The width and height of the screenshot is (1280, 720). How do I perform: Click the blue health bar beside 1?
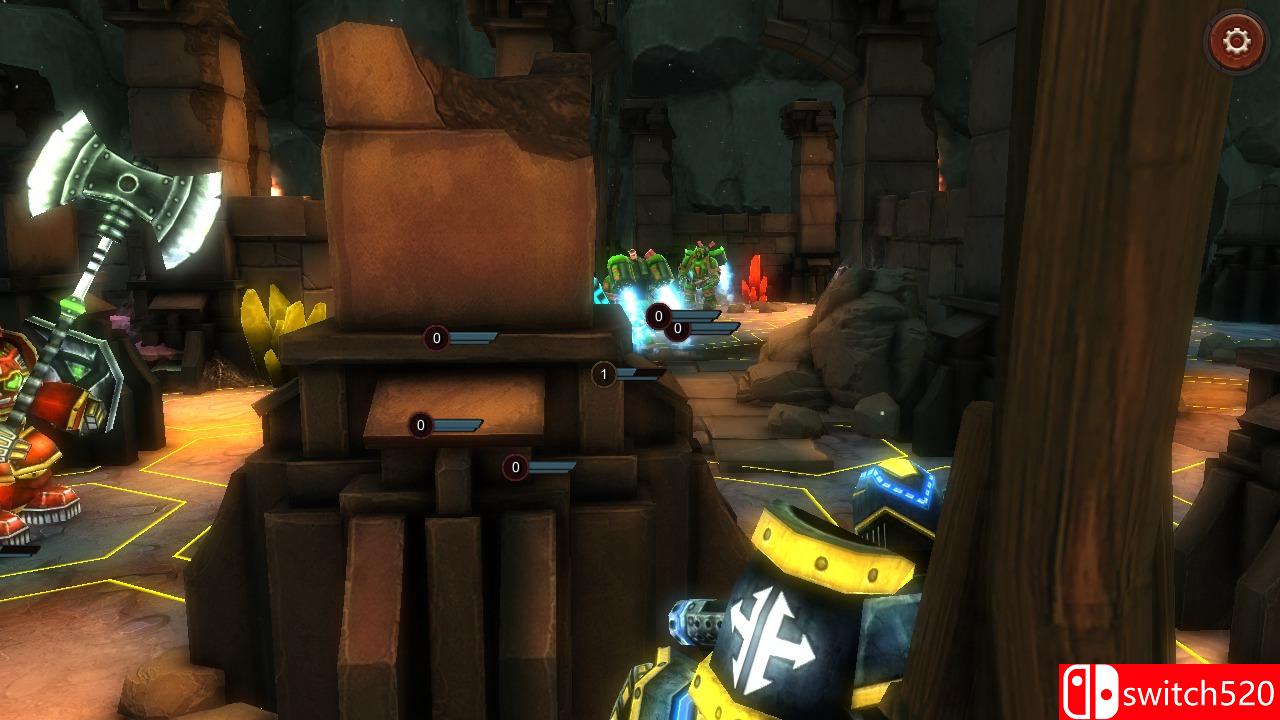[x=632, y=376]
